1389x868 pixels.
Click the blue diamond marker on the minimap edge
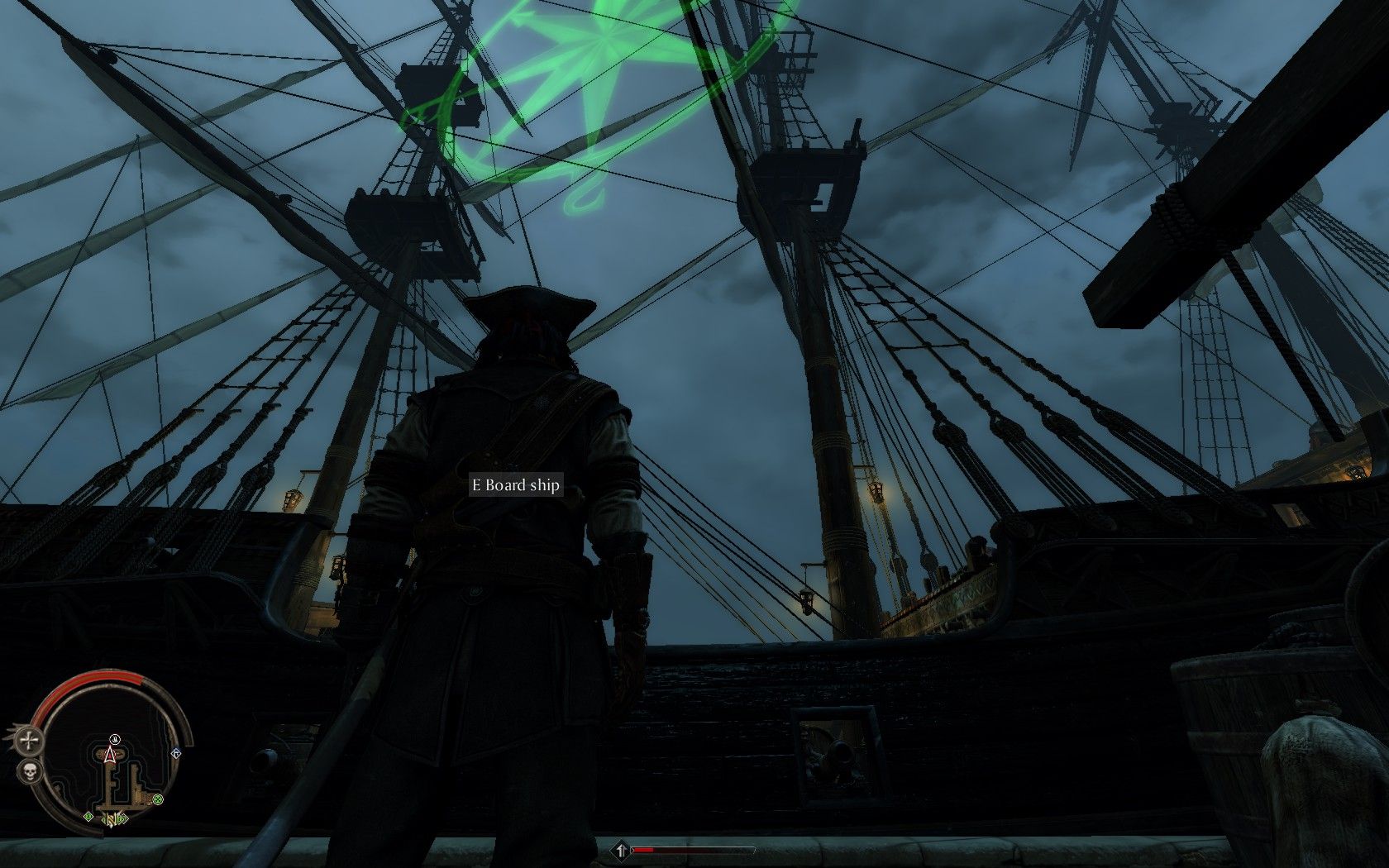[175, 754]
